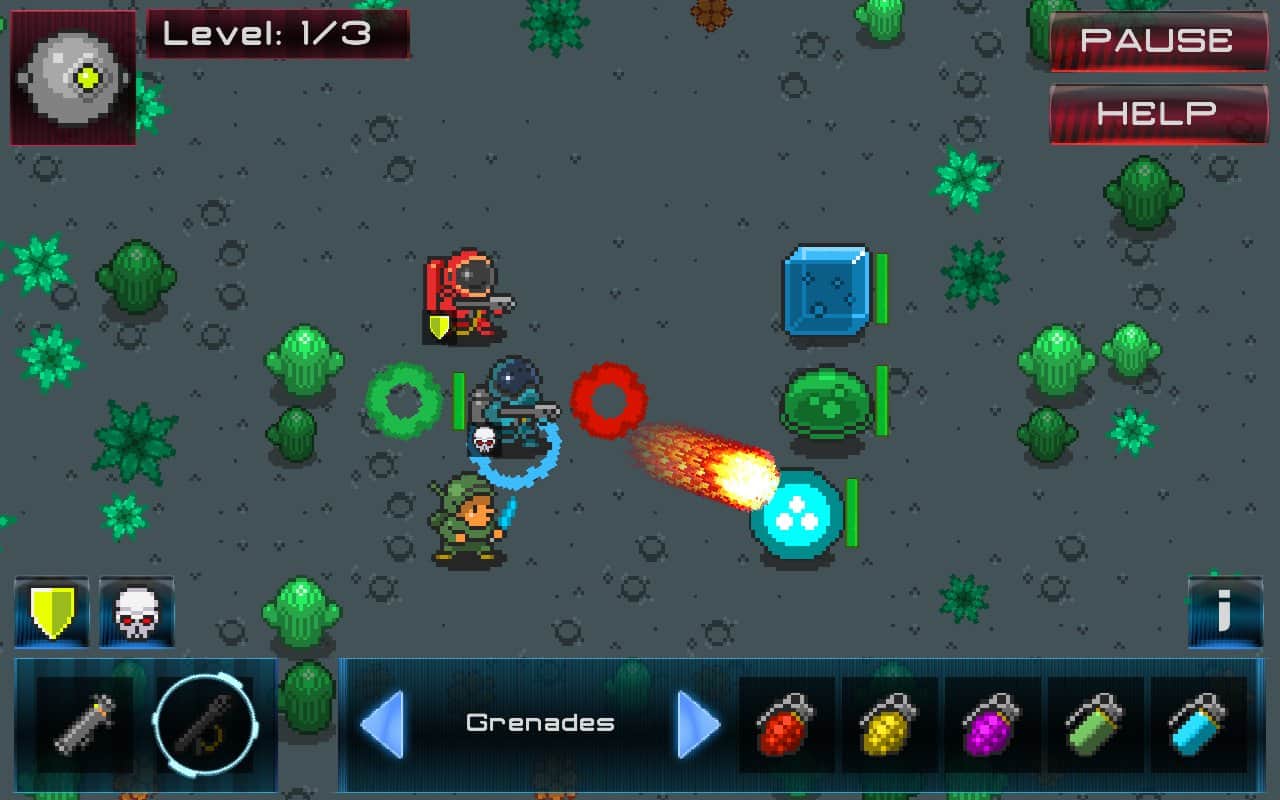Select the red grenade
This screenshot has height=800, width=1280.
[x=786, y=724]
